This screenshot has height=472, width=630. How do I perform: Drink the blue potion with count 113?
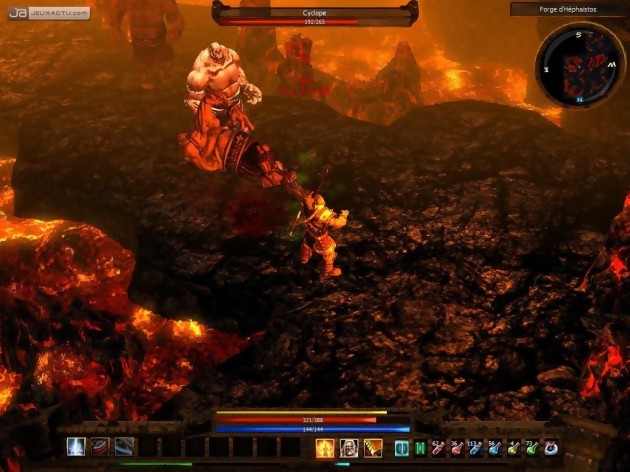pyautogui.click(x=476, y=449)
